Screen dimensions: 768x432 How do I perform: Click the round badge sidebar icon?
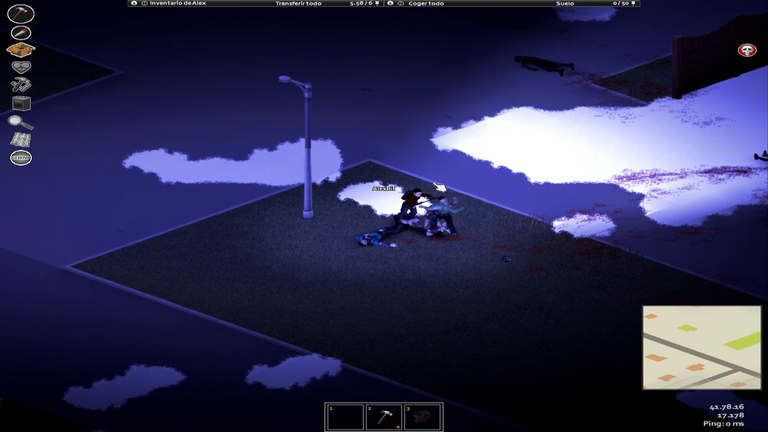[20, 158]
